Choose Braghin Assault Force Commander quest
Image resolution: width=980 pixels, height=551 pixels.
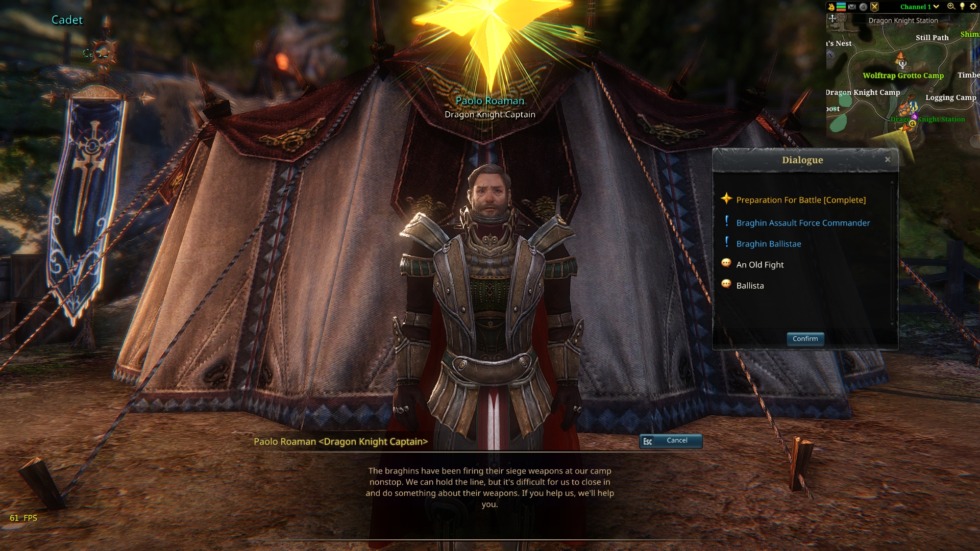pos(802,223)
